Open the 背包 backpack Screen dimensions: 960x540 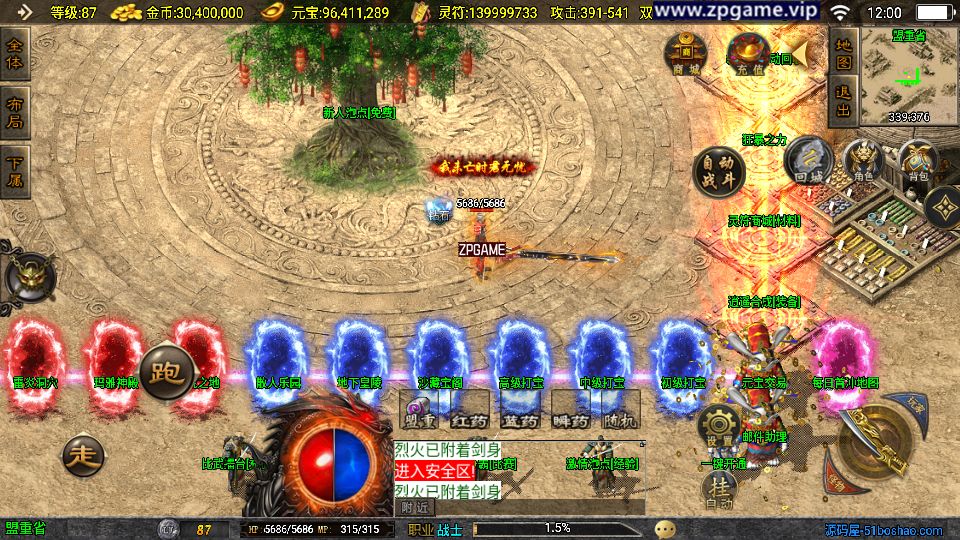(x=916, y=161)
